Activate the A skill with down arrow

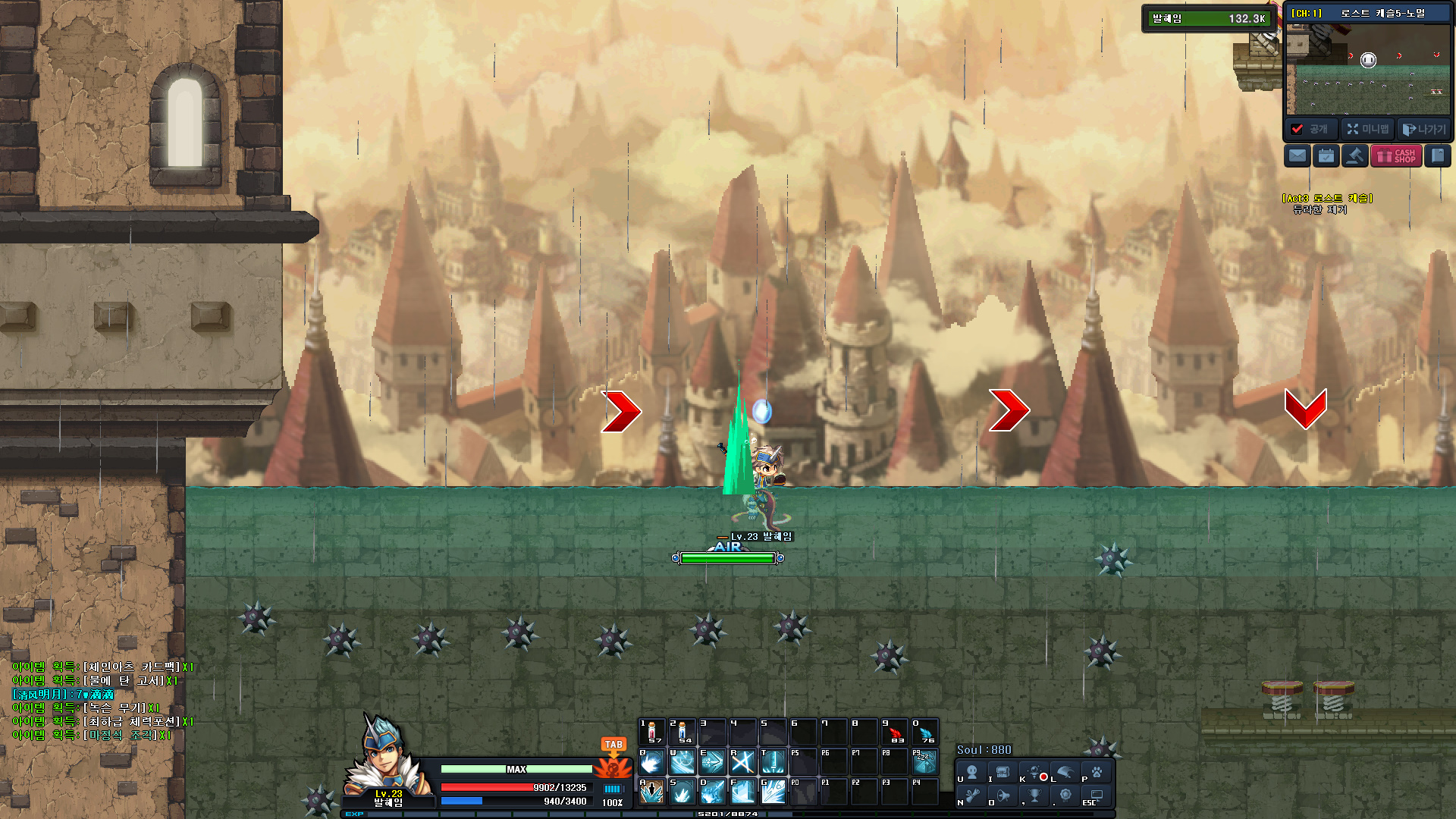(651, 792)
